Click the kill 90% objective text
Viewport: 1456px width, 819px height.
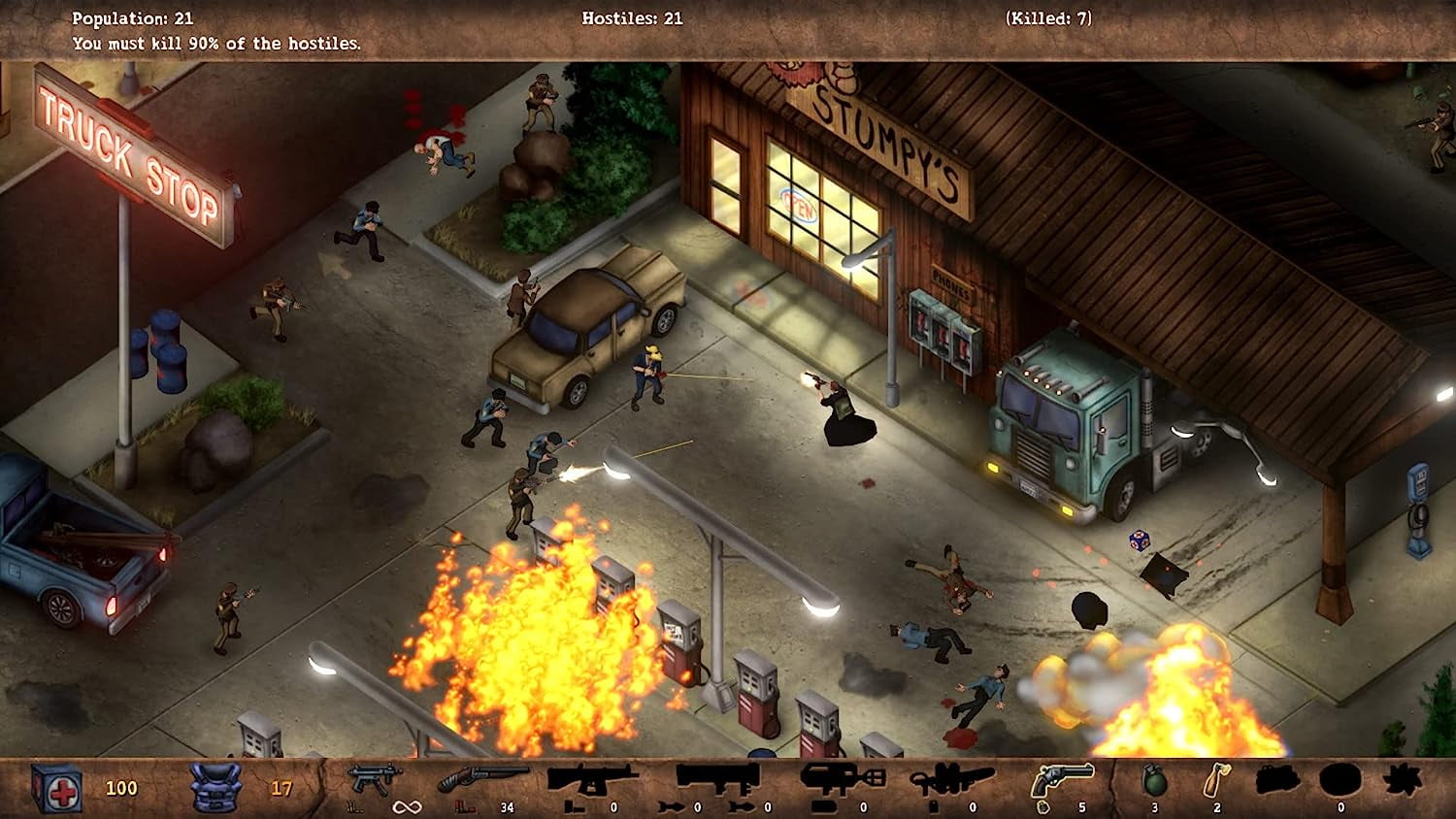(x=215, y=43)
